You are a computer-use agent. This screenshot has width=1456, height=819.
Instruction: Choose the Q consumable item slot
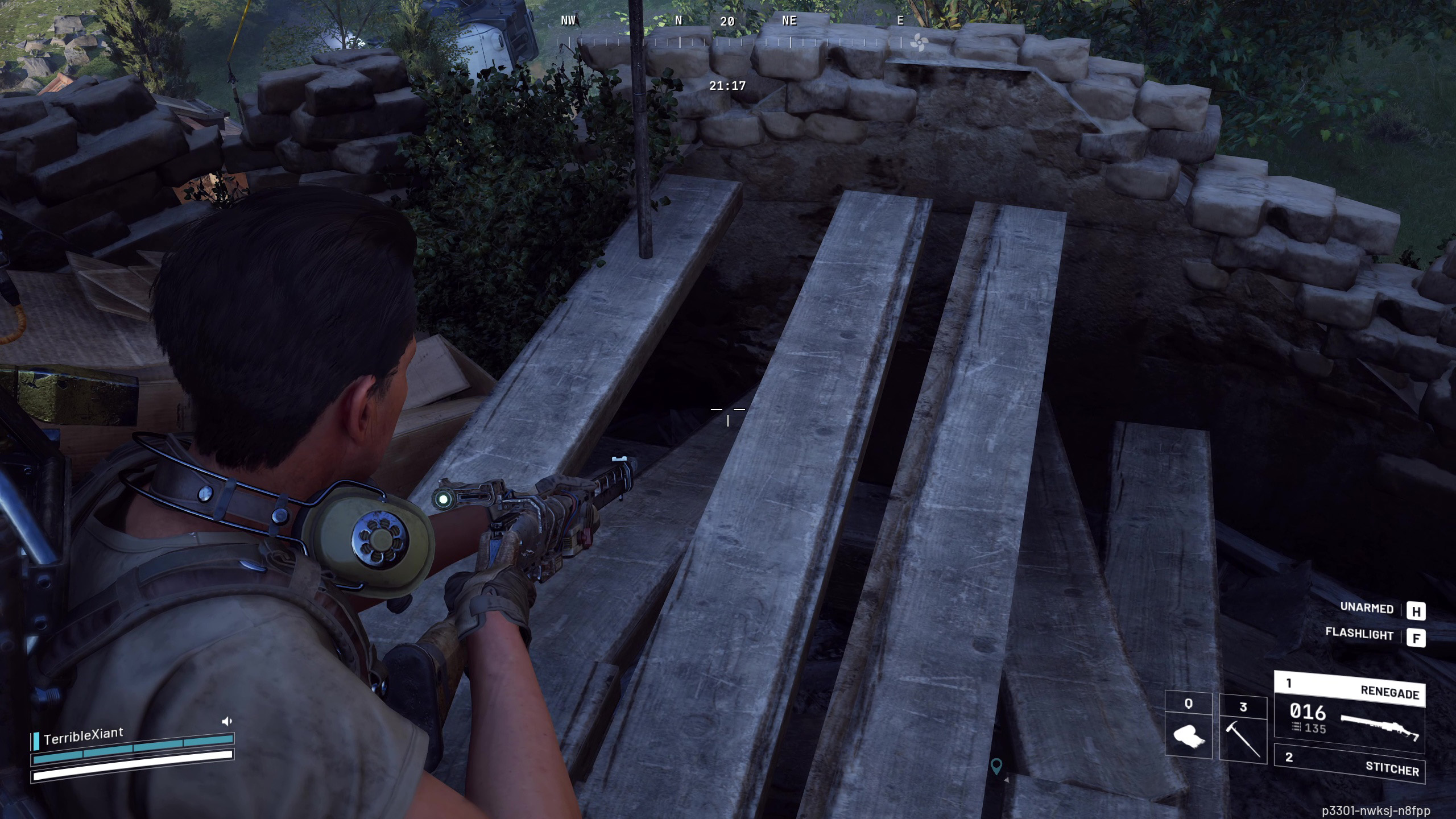pos(1188,727)
